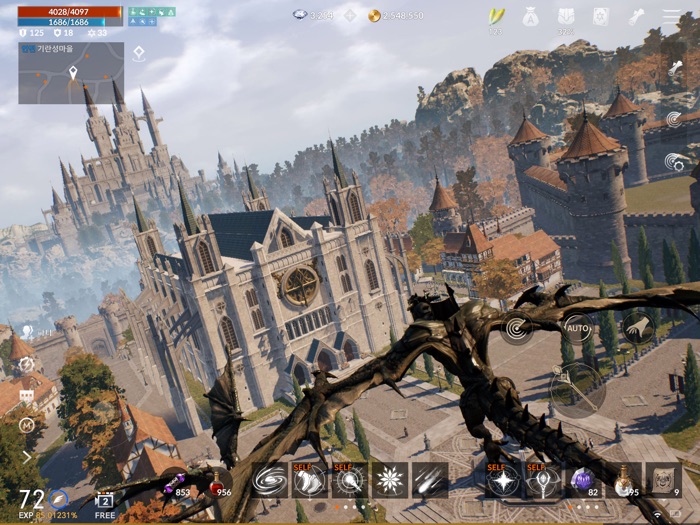Cast the burst star skill
Viewport: 700px width, 525px height.
[390, 480]
